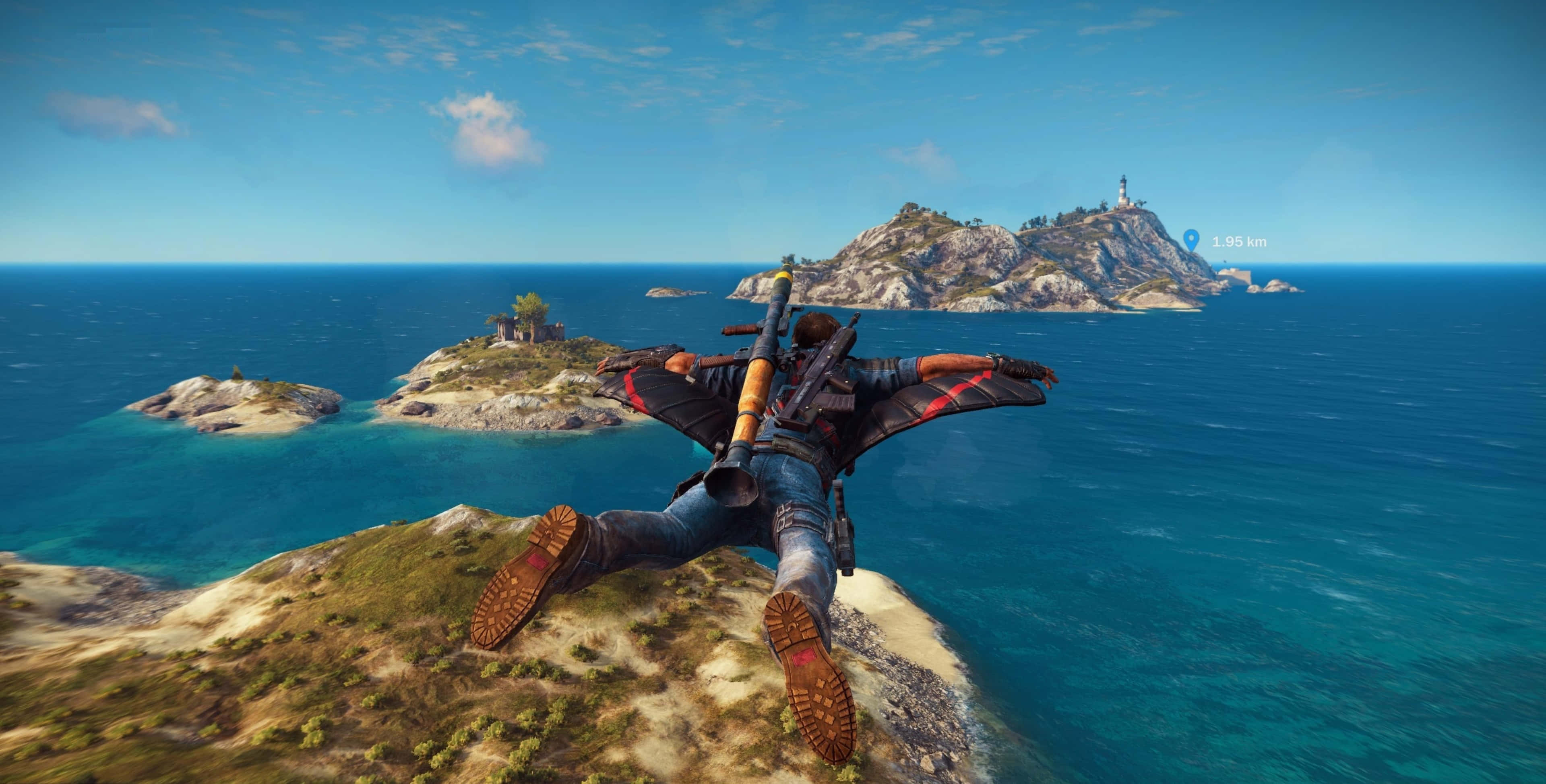Click the blue waypoint marker pin
Viewport: 1546px width, 784px height.
[1191, 240]
